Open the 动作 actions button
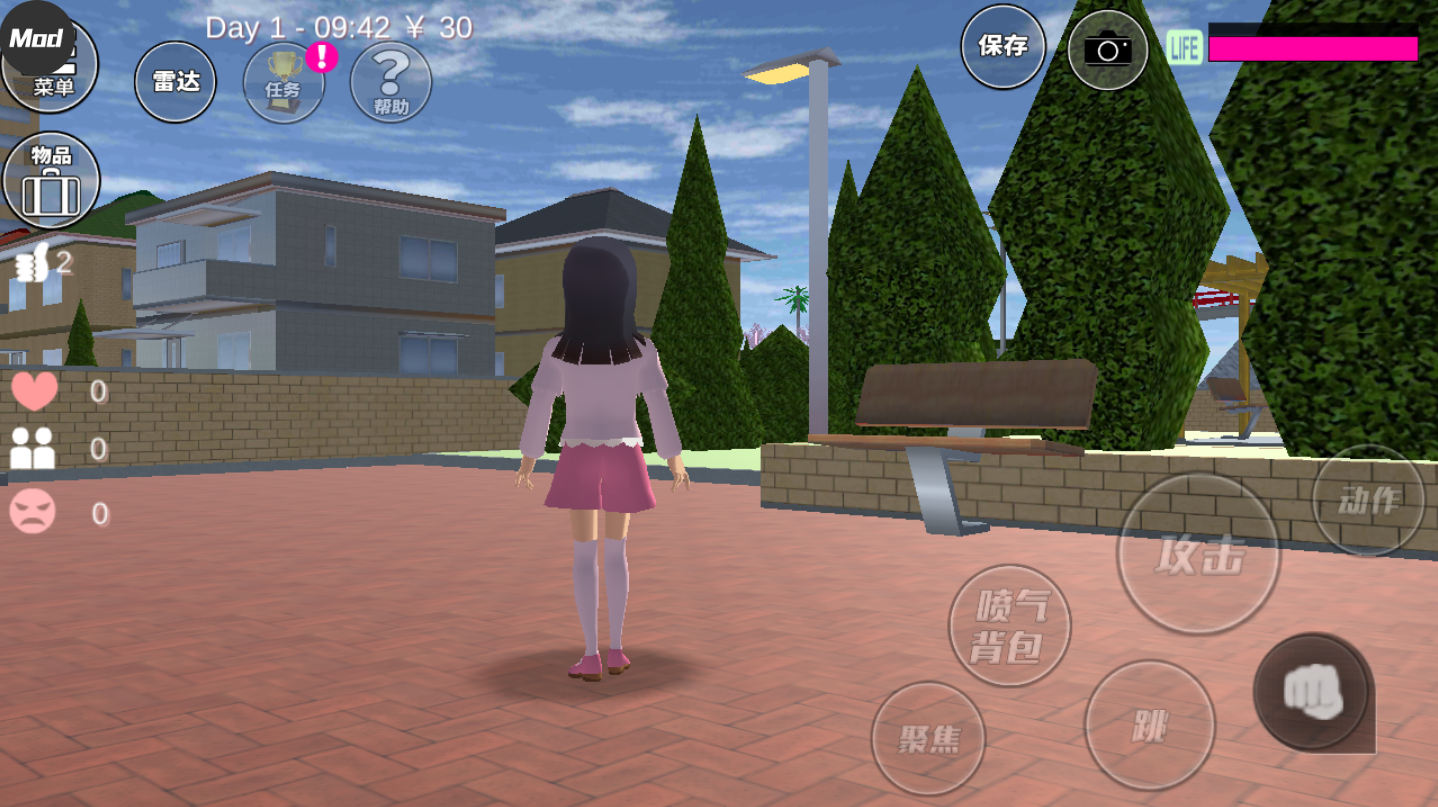This screenshot has height=807, width=1438. click(1368, 500)
